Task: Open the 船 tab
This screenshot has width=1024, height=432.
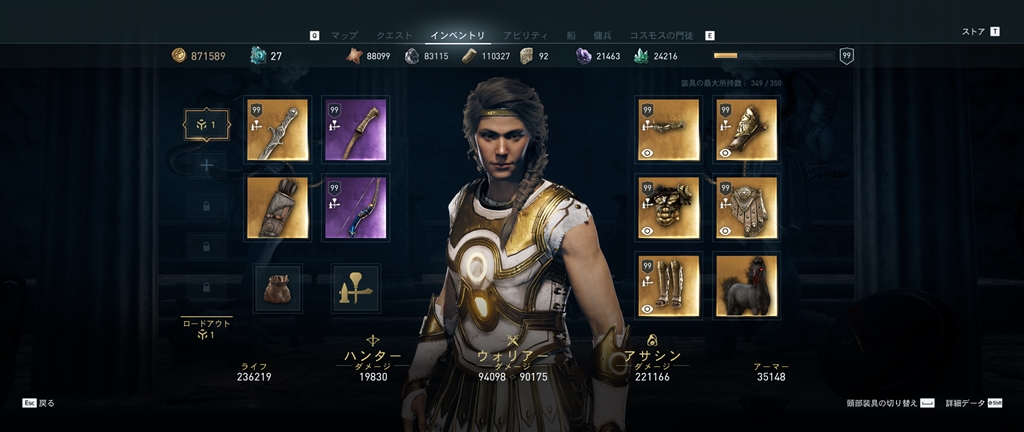Action: (573, 35)
